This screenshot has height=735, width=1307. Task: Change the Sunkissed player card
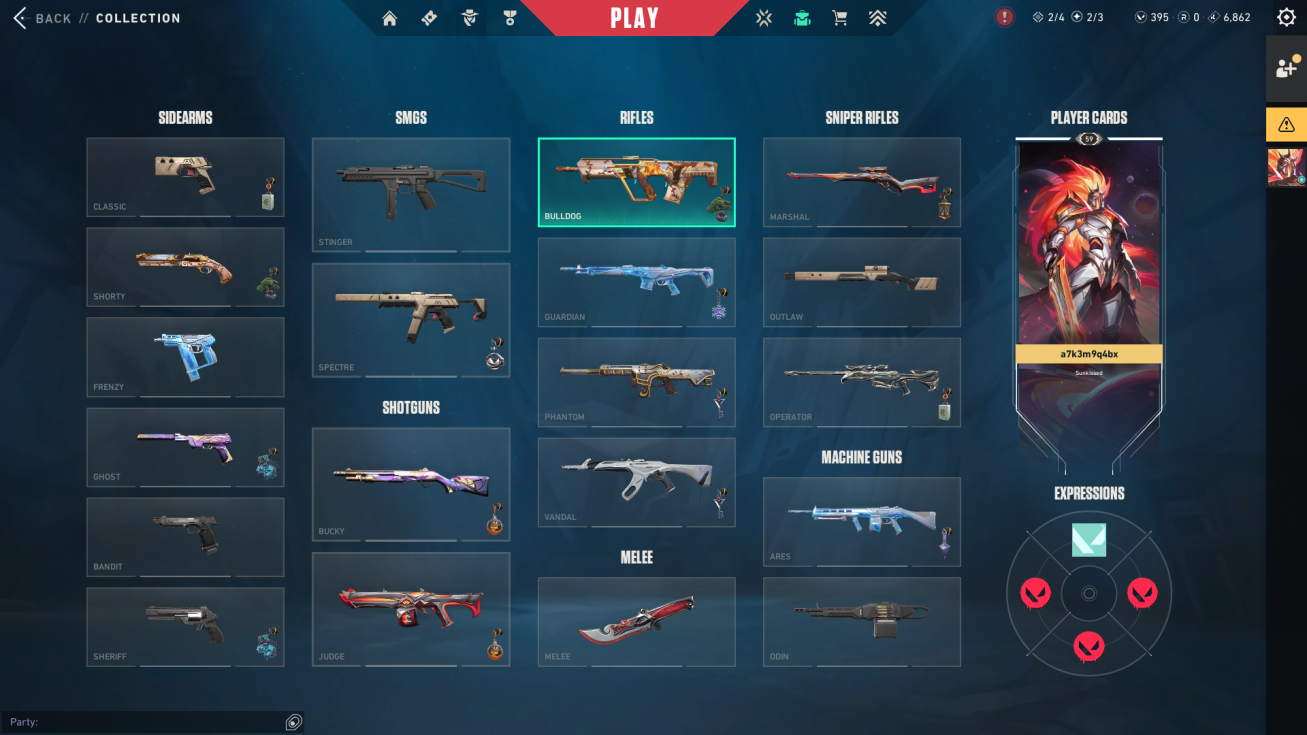click(1089, 270)
